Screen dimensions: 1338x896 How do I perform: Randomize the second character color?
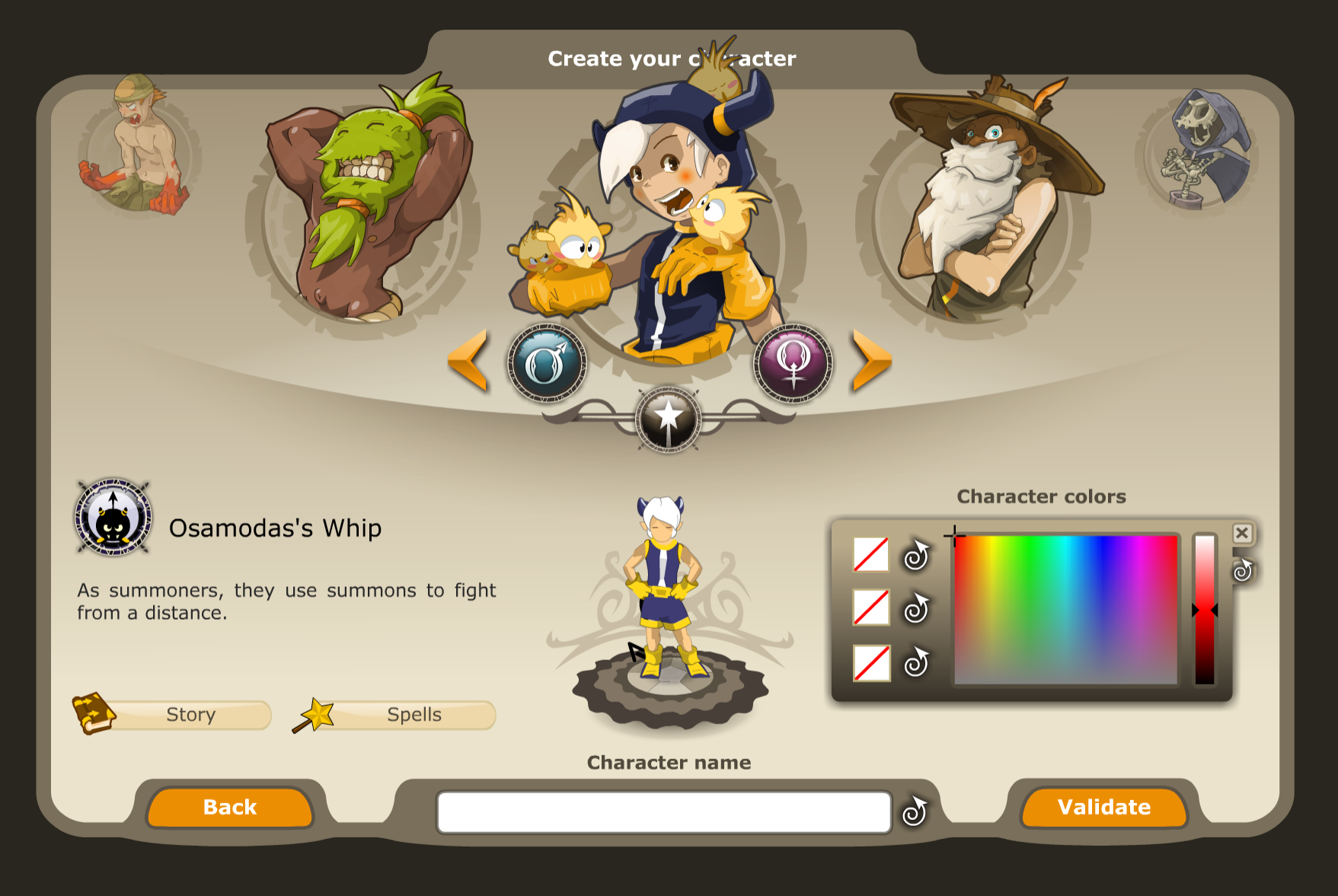[917, 609]
